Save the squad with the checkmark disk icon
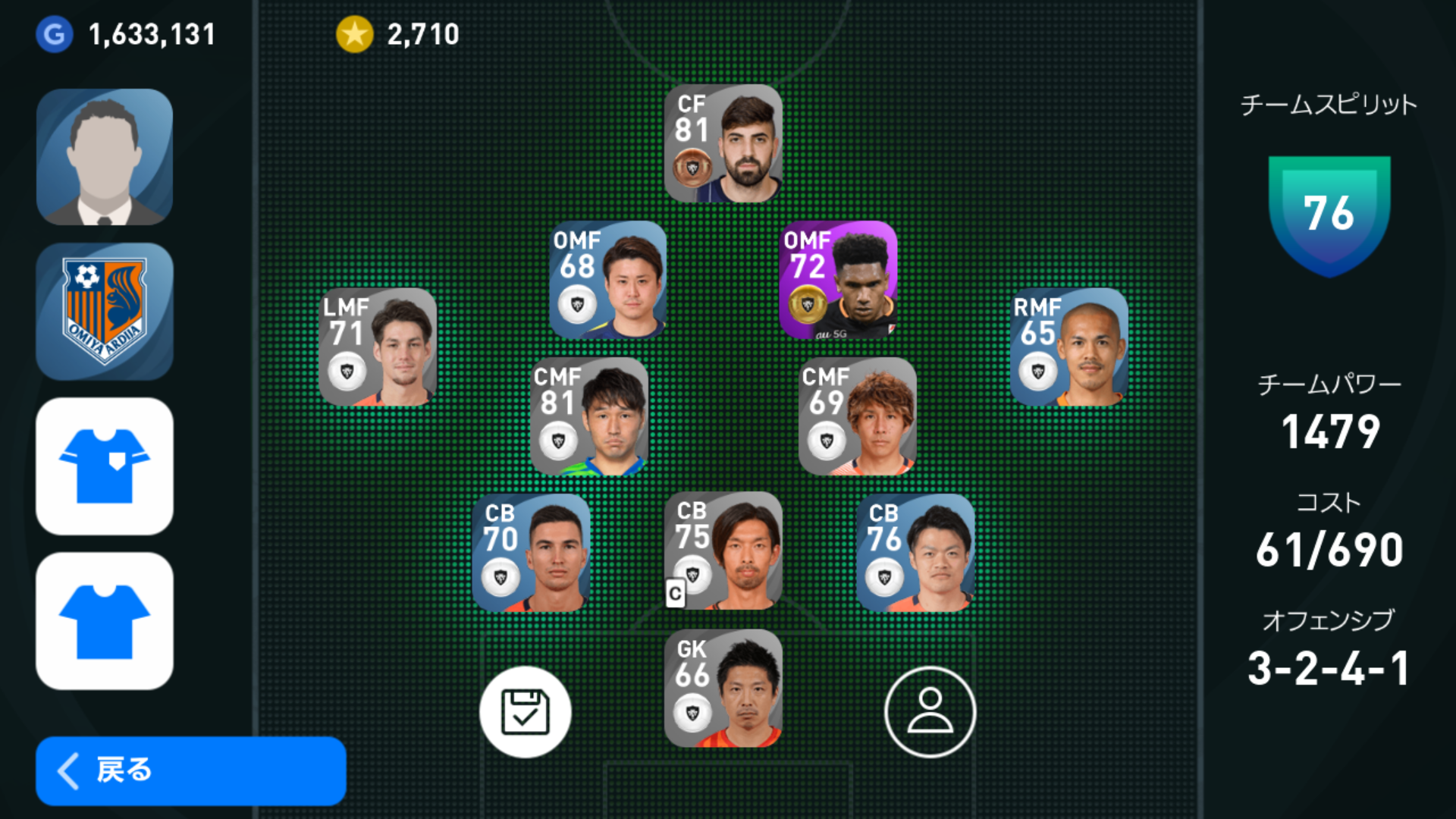 (525, 712)
